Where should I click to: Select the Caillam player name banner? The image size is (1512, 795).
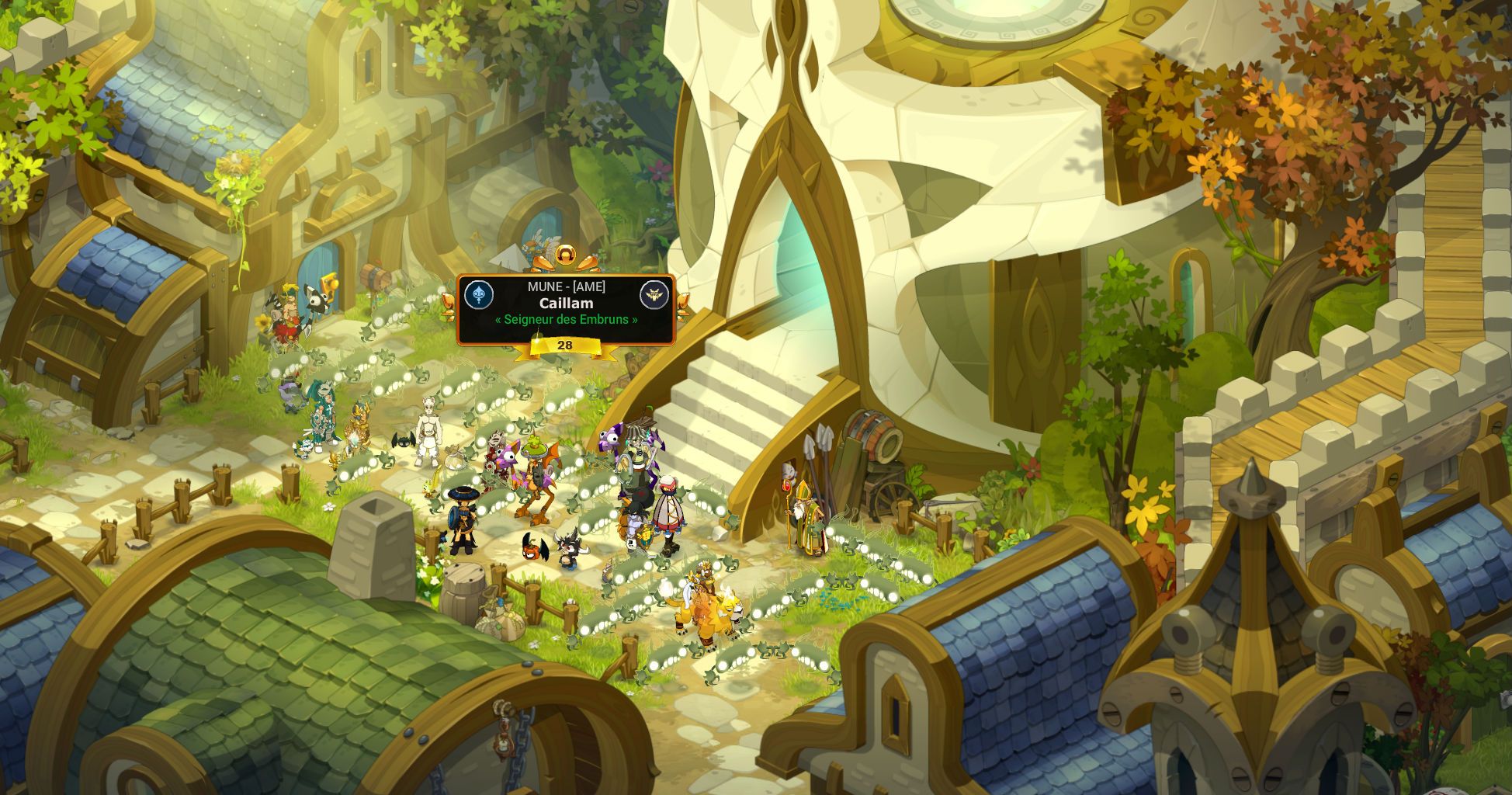(566, 304)
